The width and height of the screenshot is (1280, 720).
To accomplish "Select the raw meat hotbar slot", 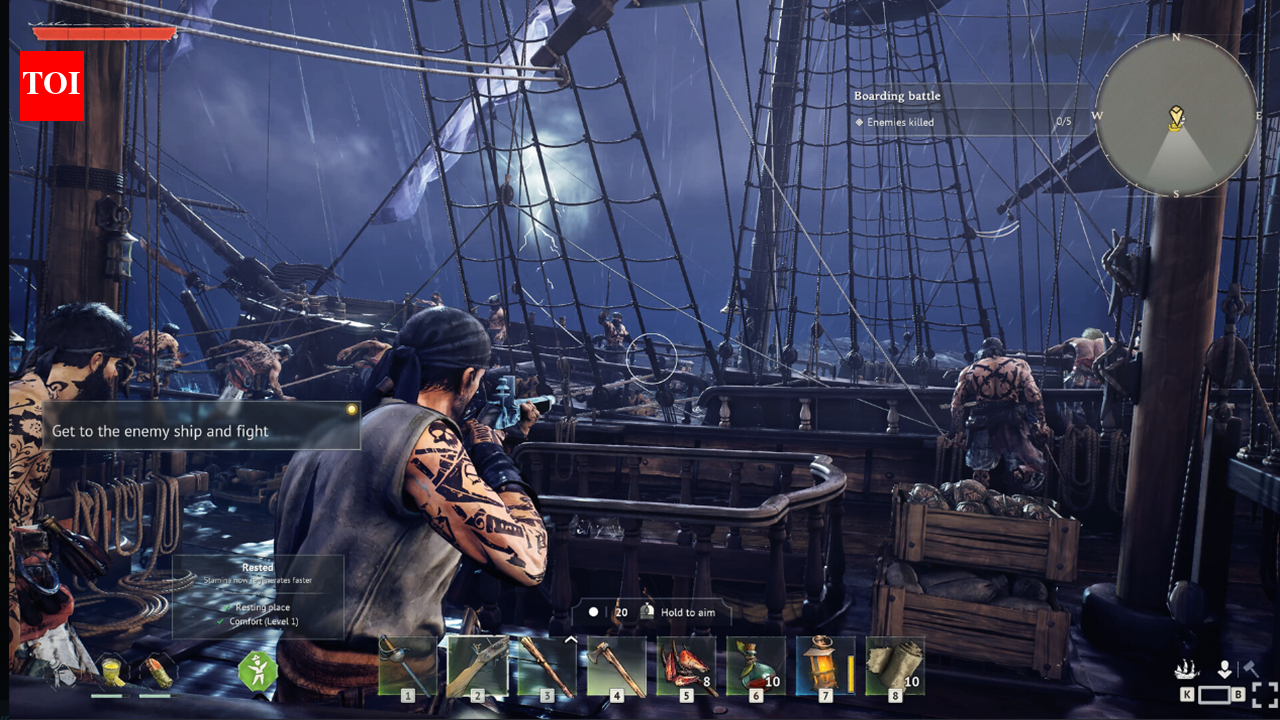I will [x=686, y=665].
